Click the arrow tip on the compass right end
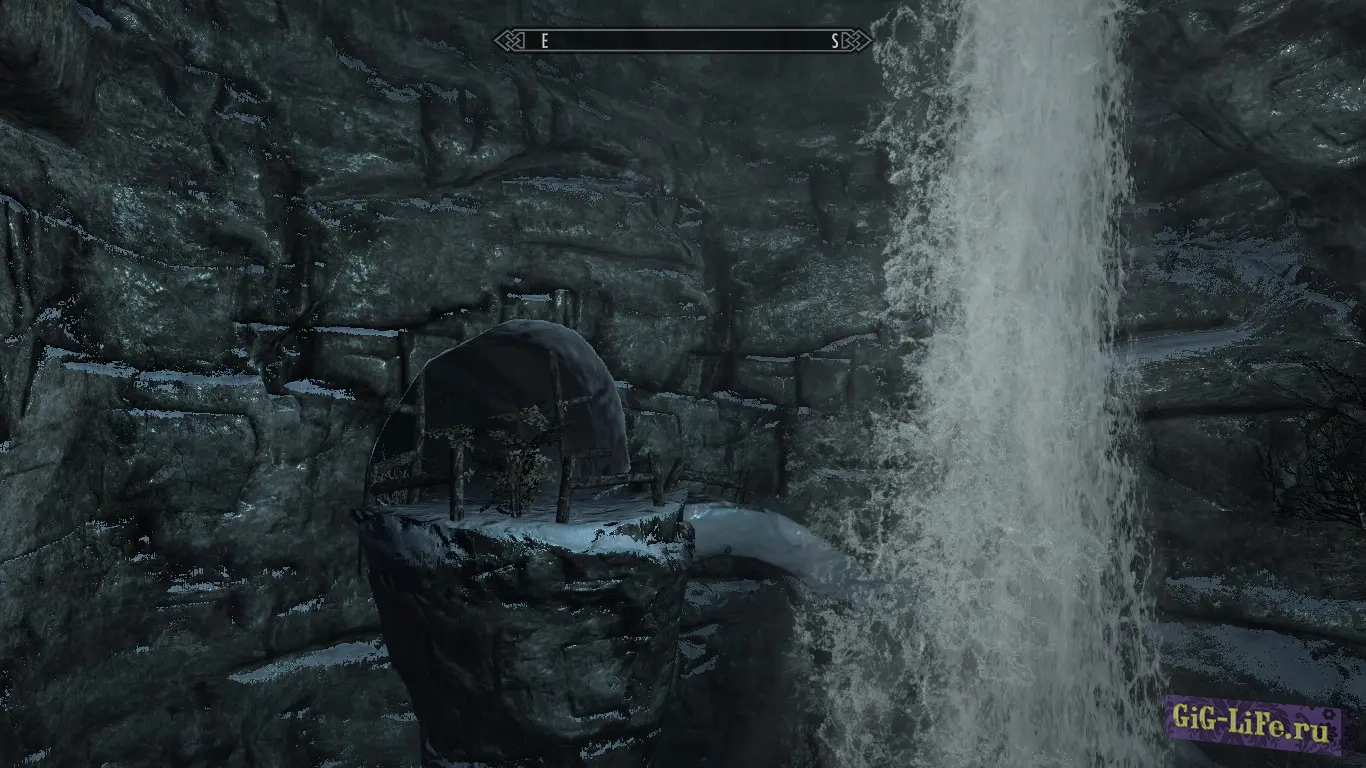The width and height of the screenshot is (1366, 768). [x=872, y=40]
